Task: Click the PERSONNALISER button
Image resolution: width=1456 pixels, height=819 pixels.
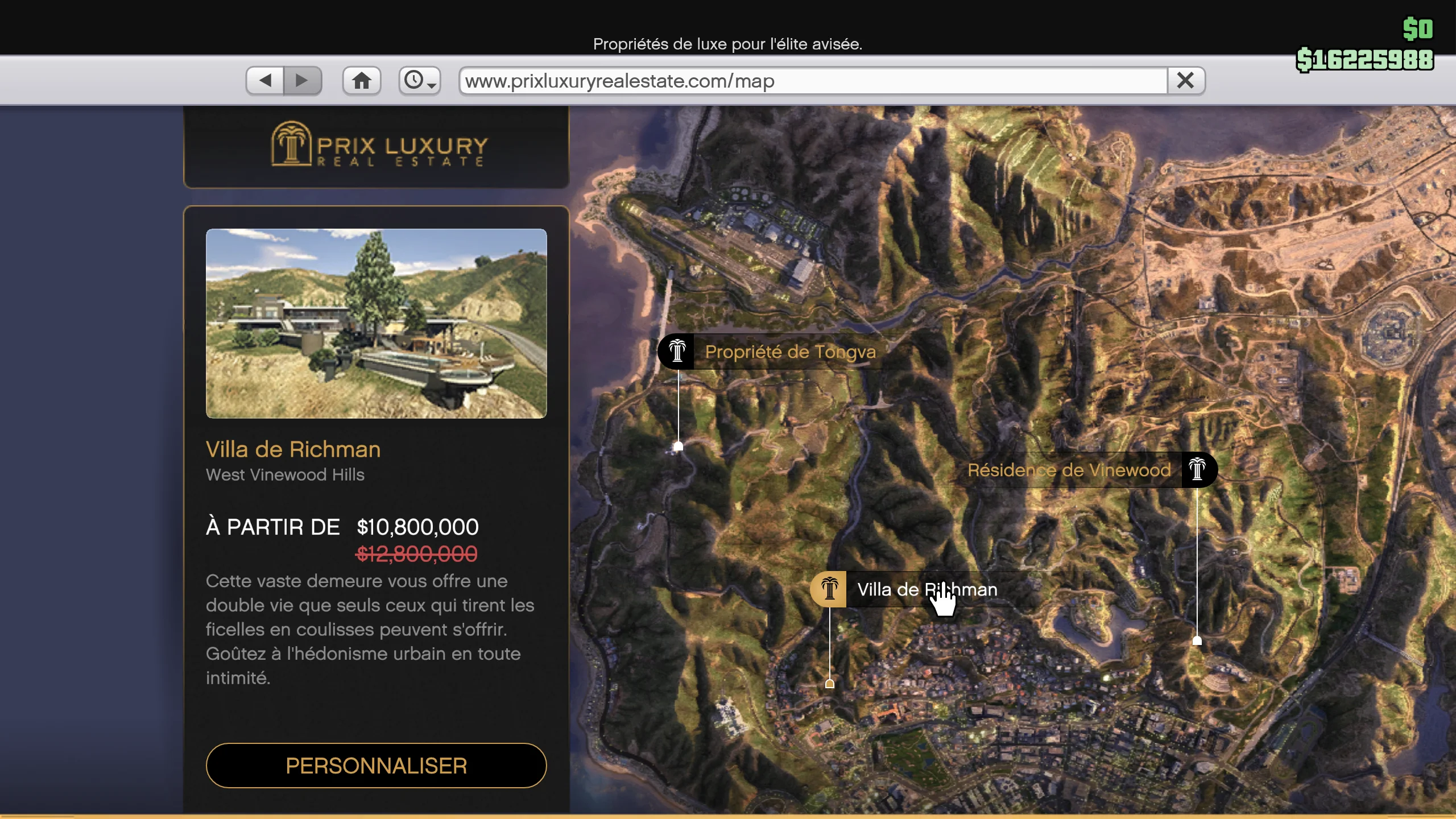Action: [376, 766]
